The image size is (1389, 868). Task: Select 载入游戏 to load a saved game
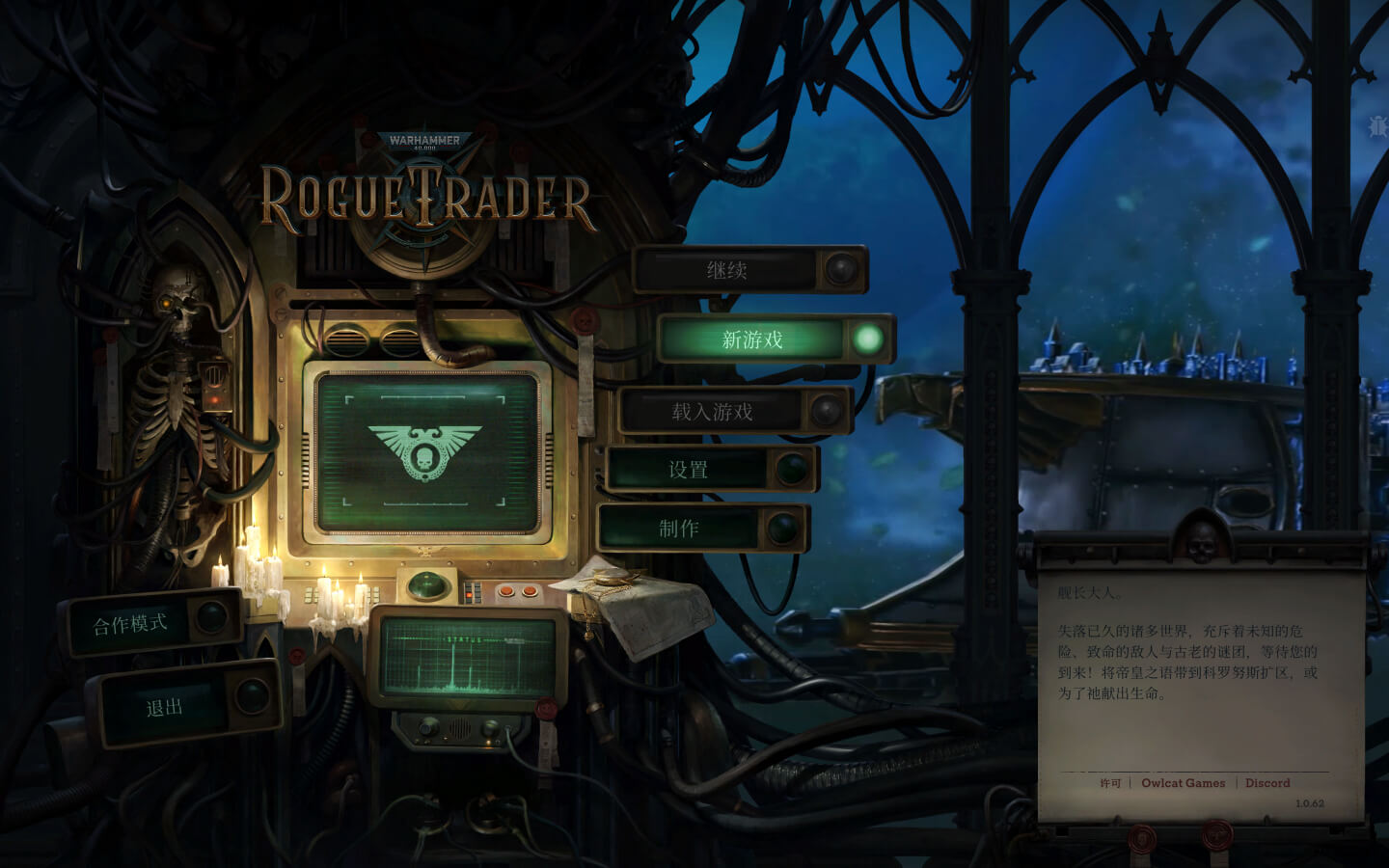tap(714, 410)
